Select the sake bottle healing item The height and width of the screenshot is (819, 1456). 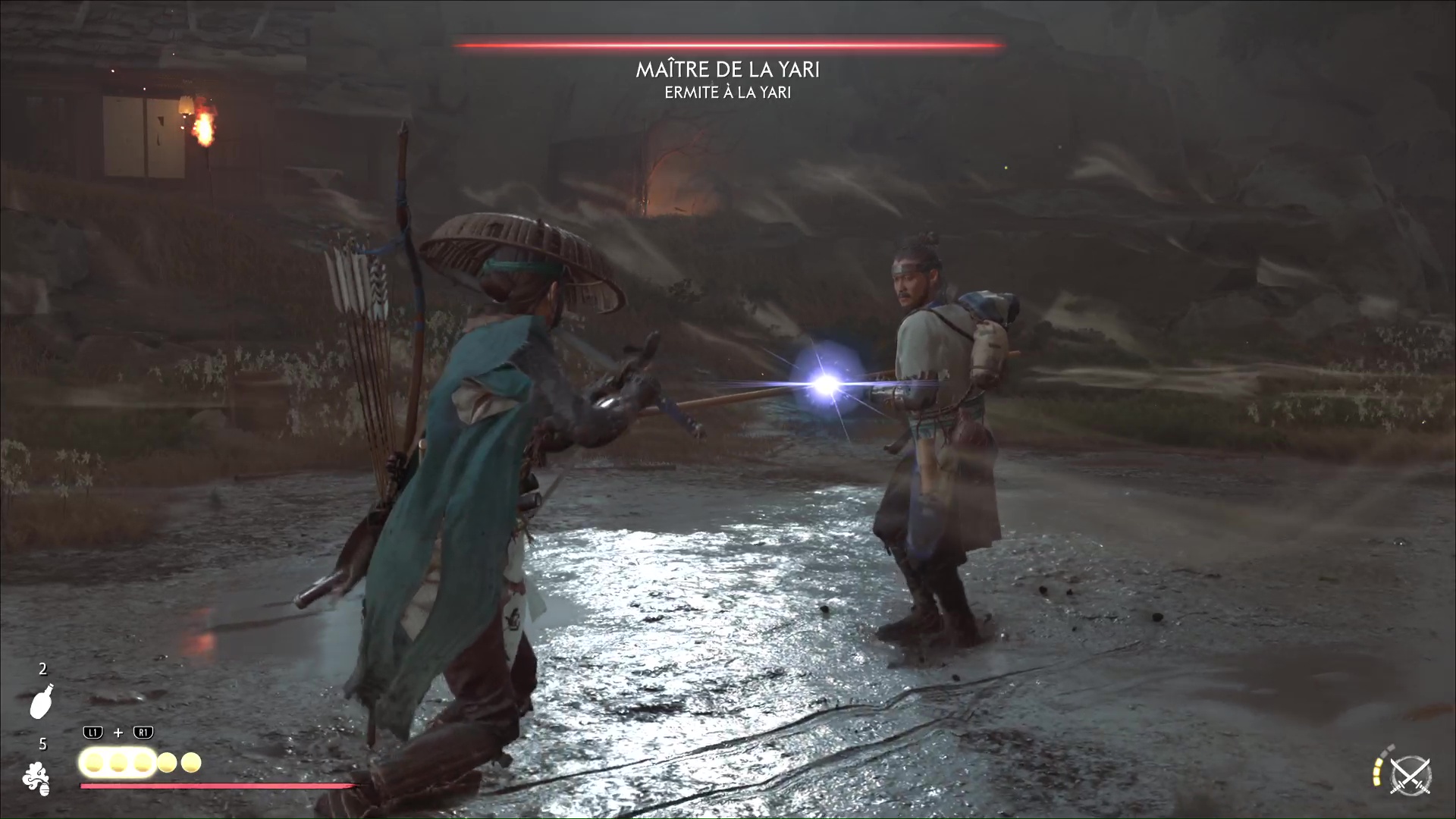click(41, 701)
